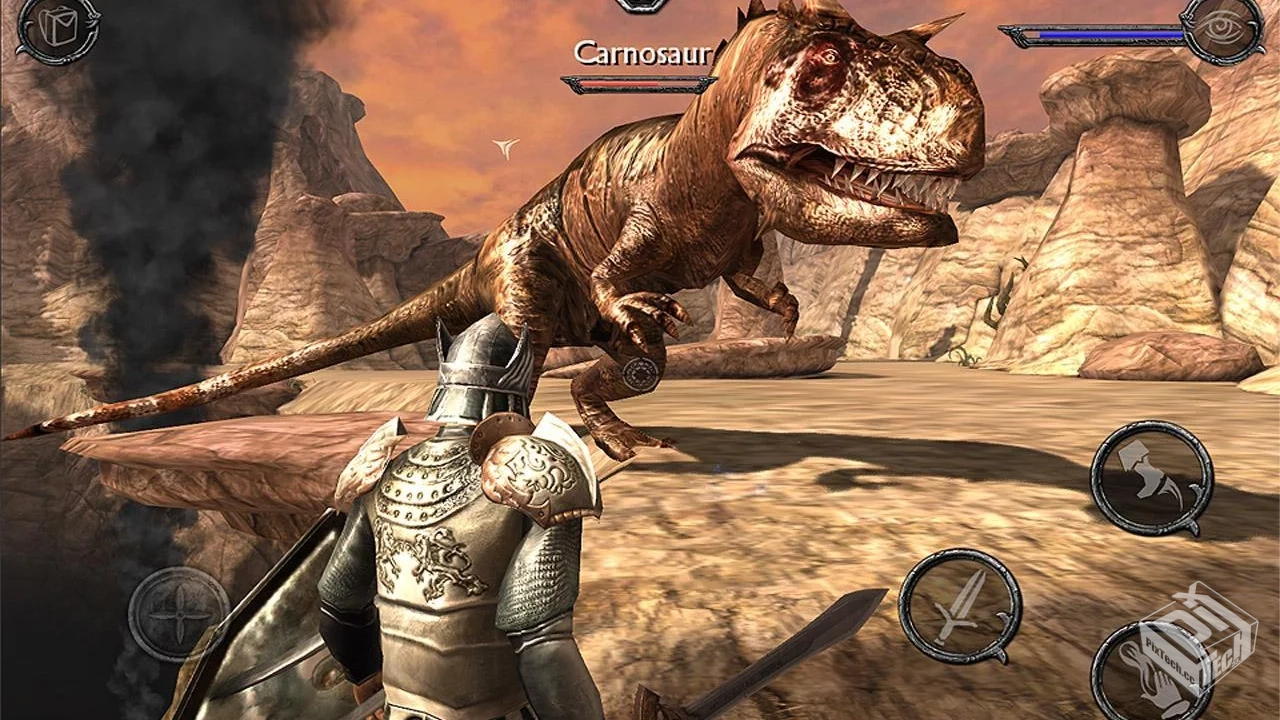Attack with the sword button
Screen dimensions: 1280x720
[x=959, y=606]
